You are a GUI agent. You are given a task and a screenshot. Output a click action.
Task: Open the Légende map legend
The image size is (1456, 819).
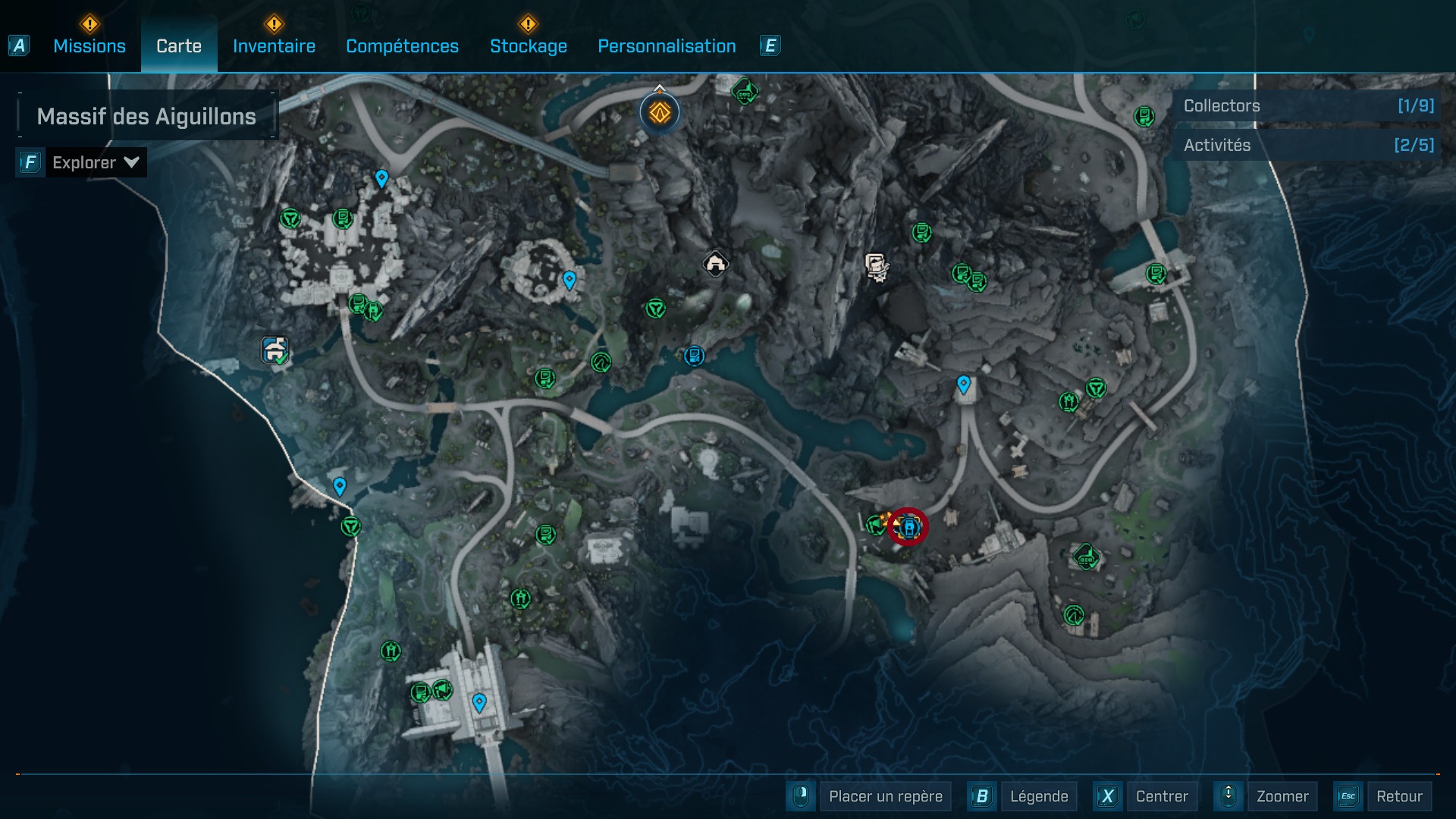pyautogui.click(x=1038, y=796)
